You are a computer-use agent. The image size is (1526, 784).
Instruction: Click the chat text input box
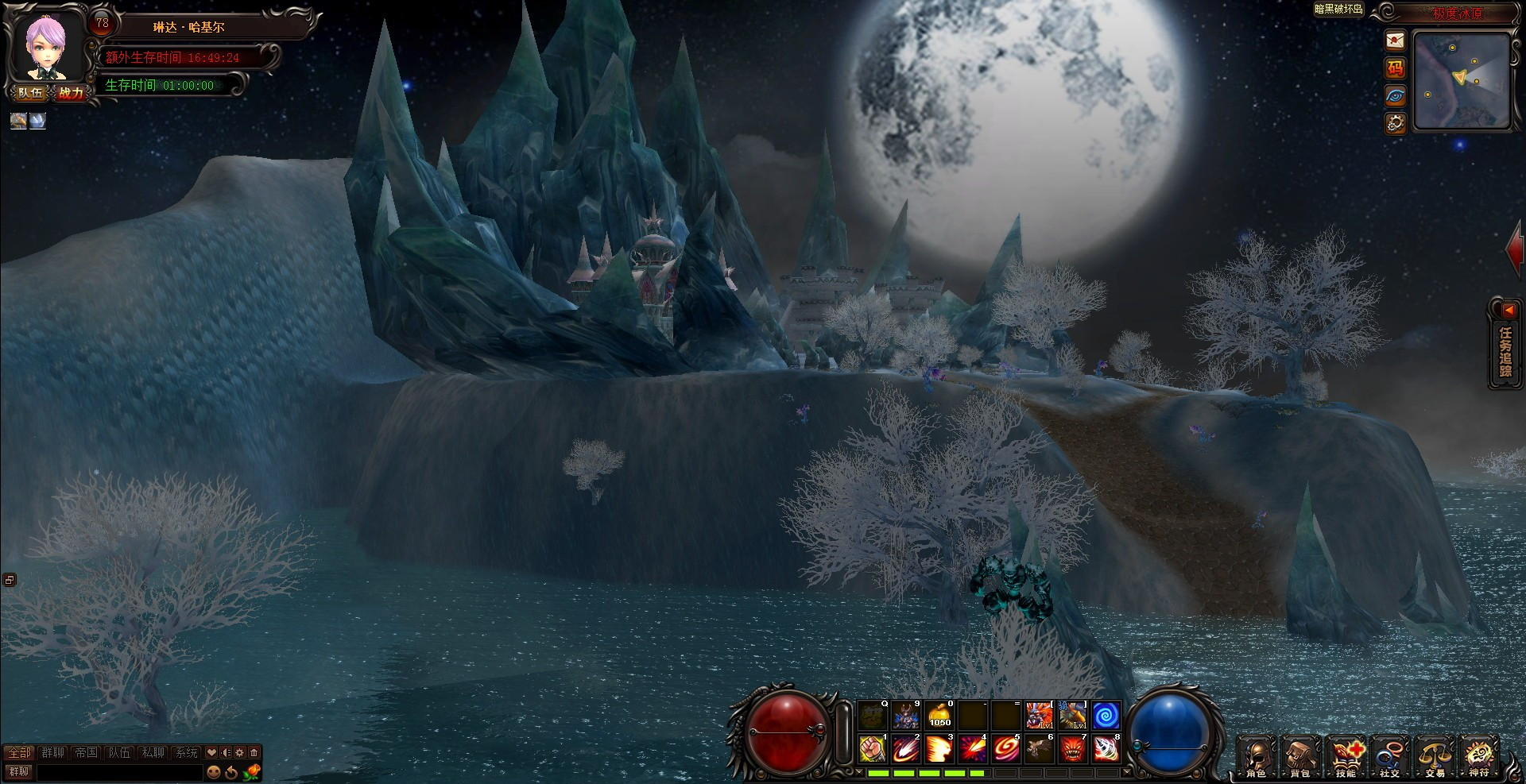[x=119, y=771]
